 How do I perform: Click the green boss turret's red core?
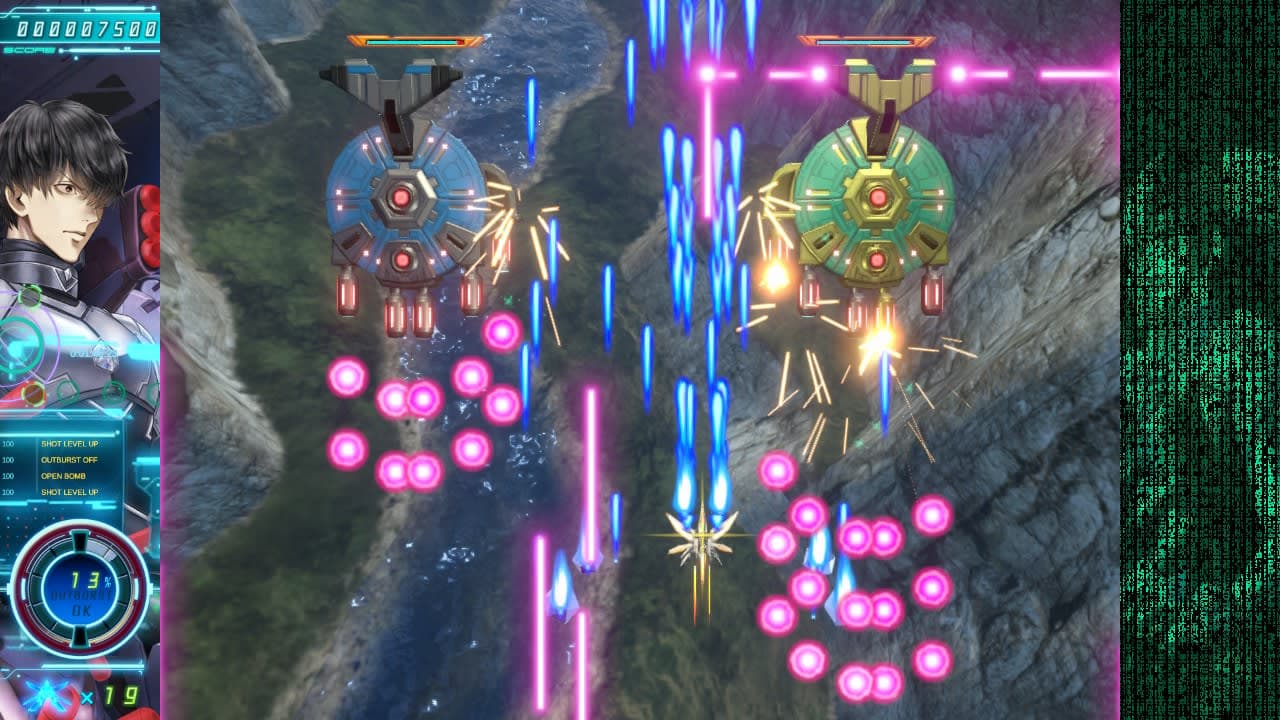pyautogui.click(x=876, y=196)
